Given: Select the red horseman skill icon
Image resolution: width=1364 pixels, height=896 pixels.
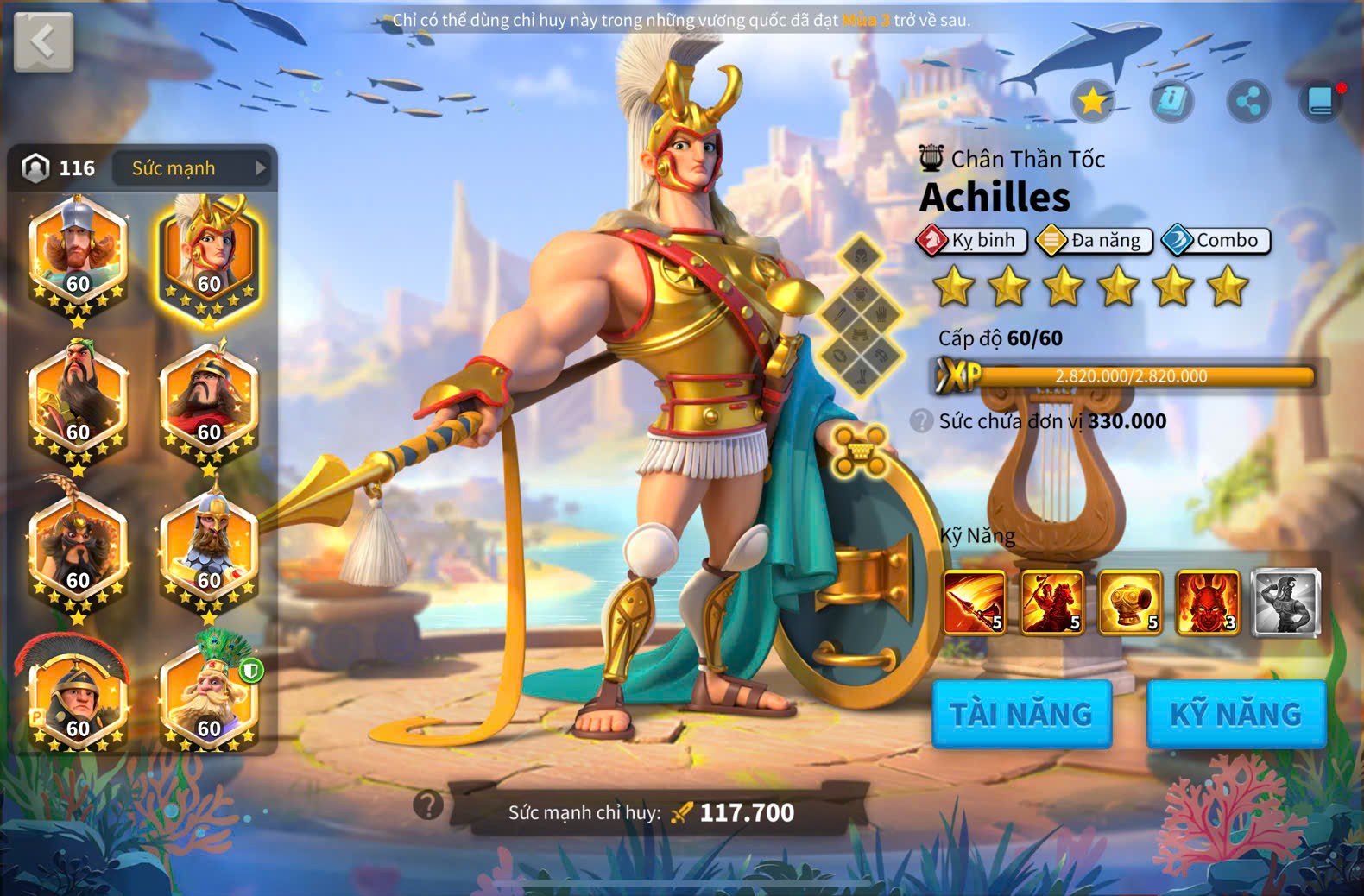Looking at the screenshot, I should [x=1052, y=603].
